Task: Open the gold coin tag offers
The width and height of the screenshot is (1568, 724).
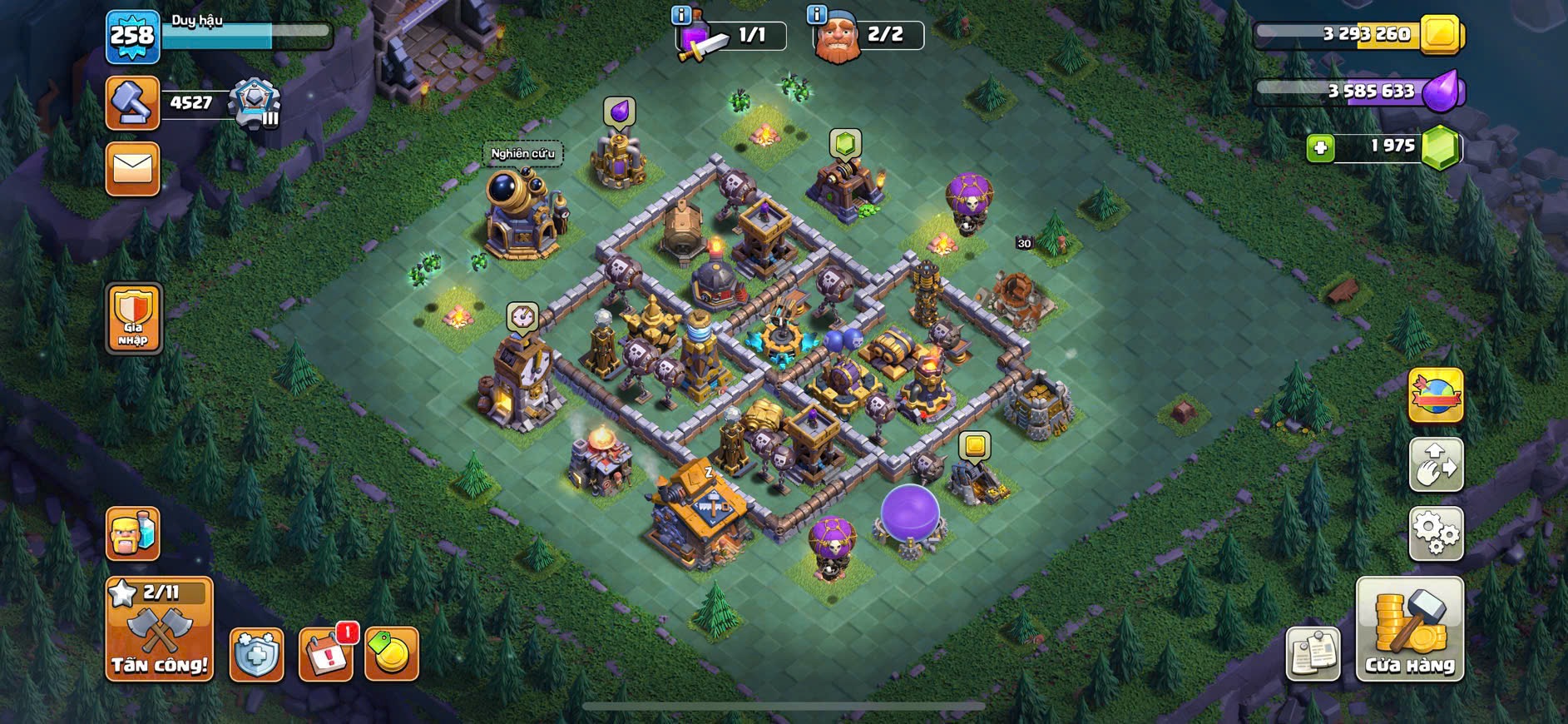Action: coord(391,655)
